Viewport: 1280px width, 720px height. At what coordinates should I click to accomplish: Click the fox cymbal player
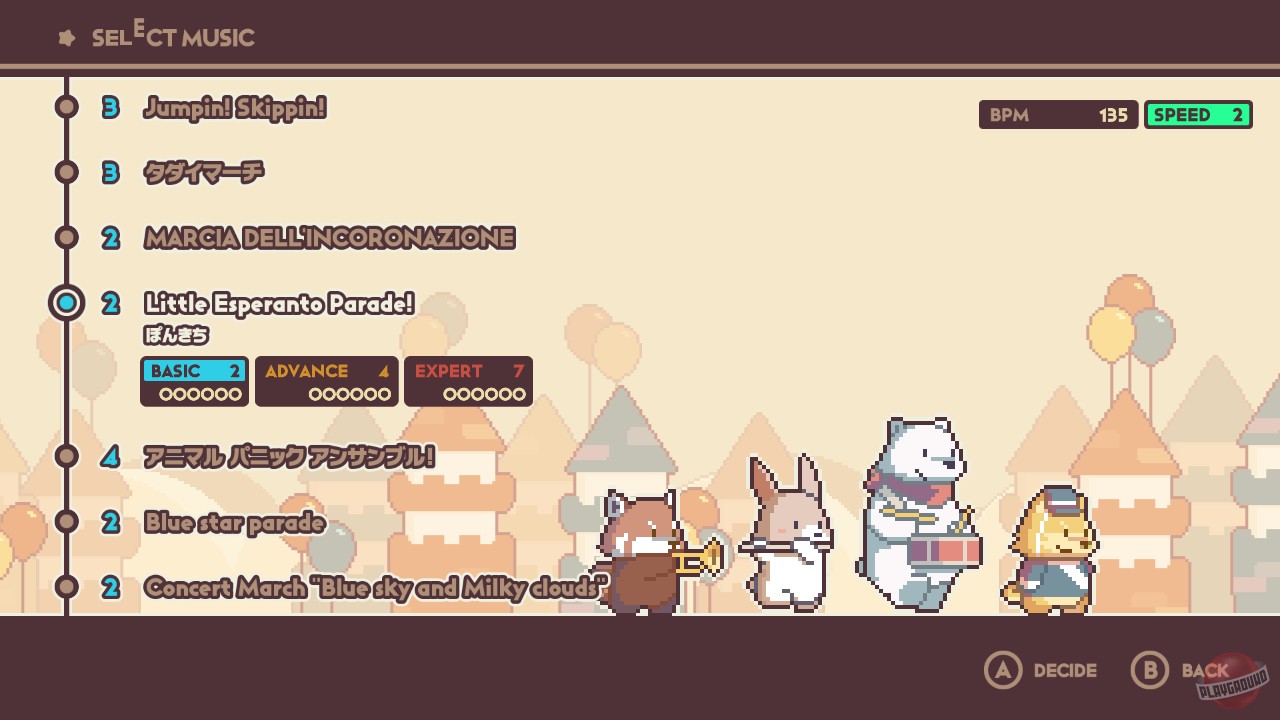coord(1050,550)
